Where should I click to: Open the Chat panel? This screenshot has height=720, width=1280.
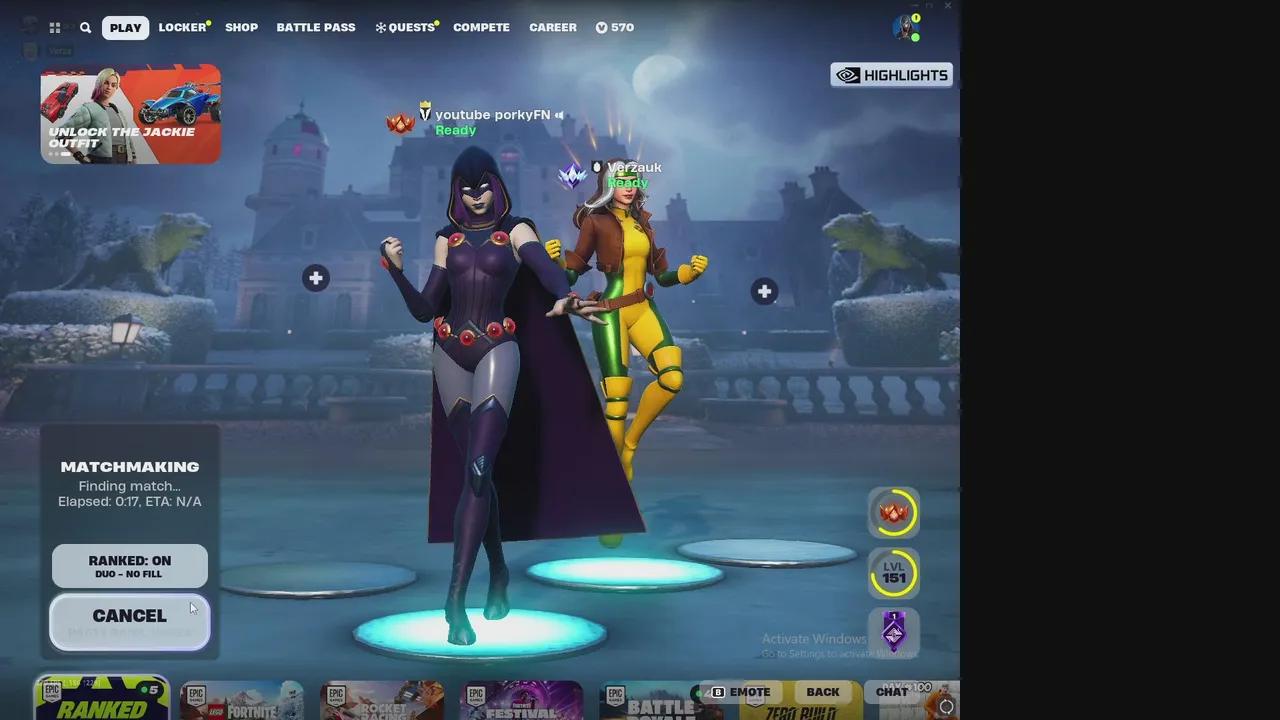[890, 691]
